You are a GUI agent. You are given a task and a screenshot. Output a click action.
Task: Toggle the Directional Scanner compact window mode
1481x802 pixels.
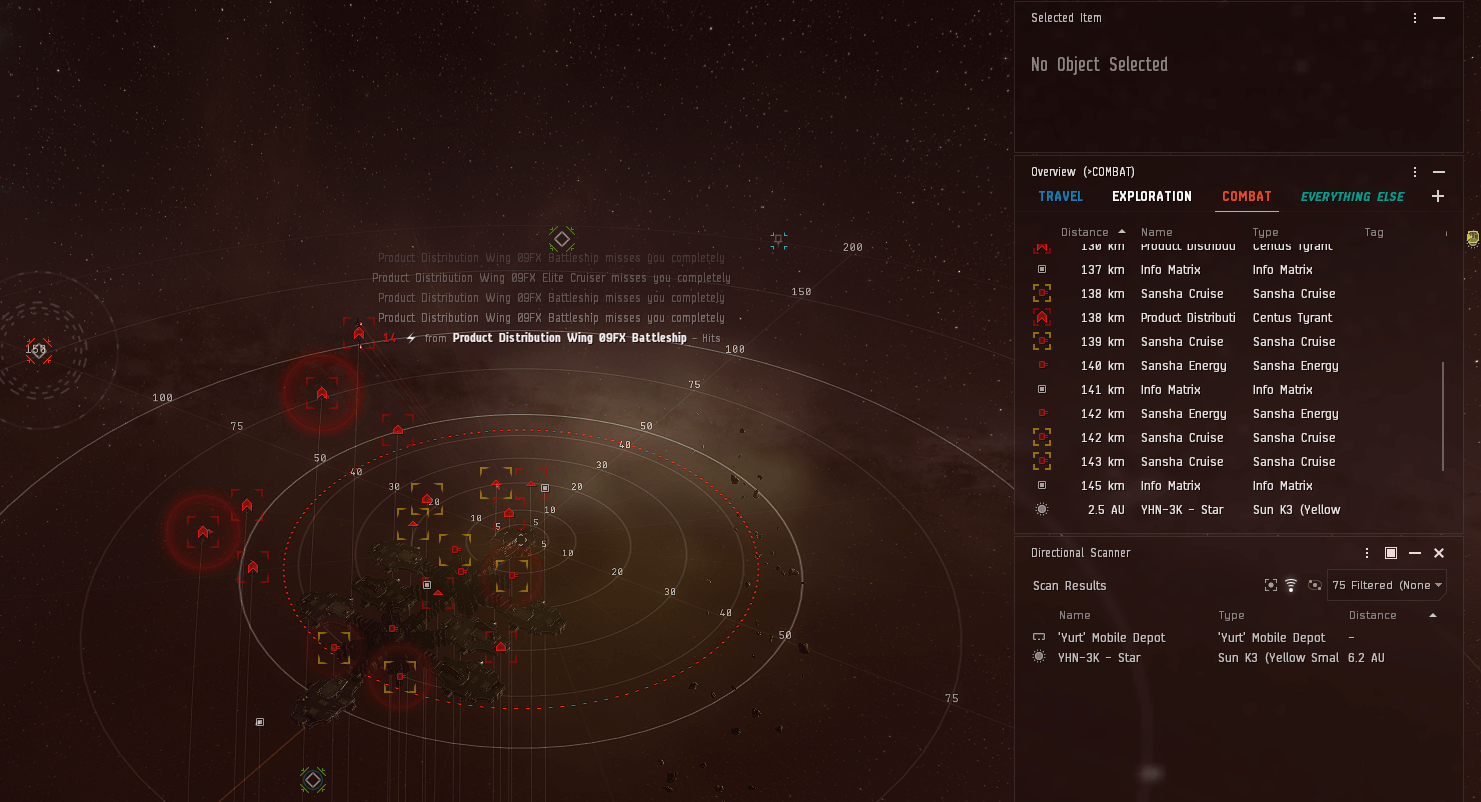(1390, 552)
